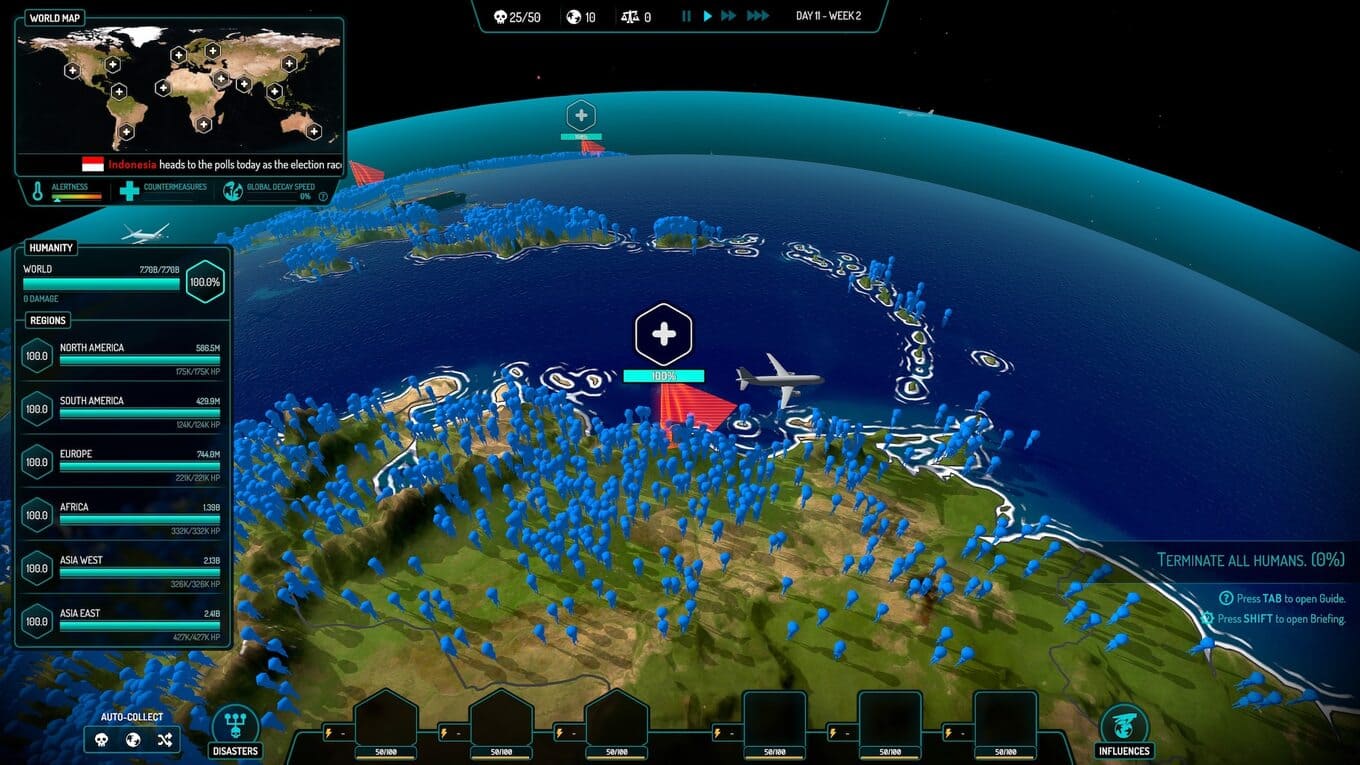
Task: Toggle auto-collect globe resource
Action: (133, 740)
